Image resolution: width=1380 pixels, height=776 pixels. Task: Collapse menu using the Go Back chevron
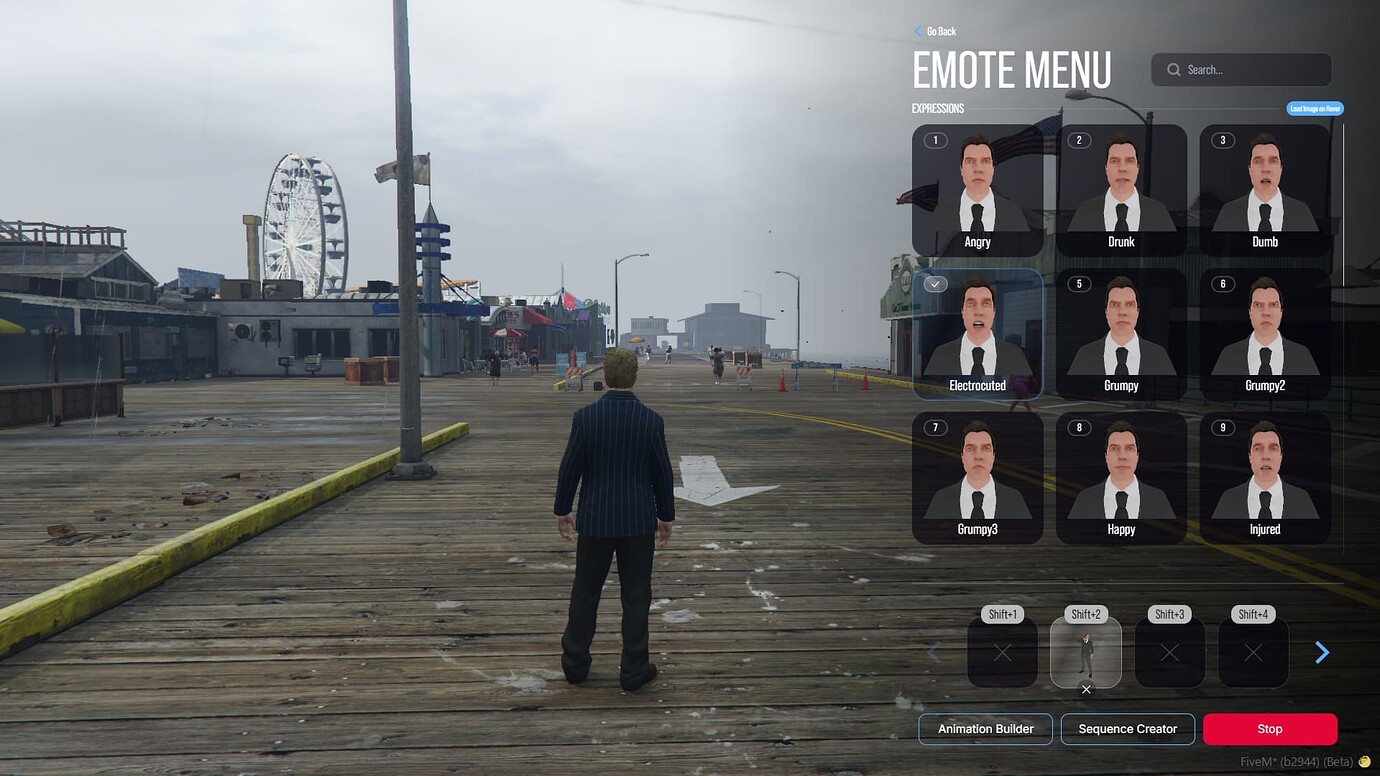click(x=917, y=31)
